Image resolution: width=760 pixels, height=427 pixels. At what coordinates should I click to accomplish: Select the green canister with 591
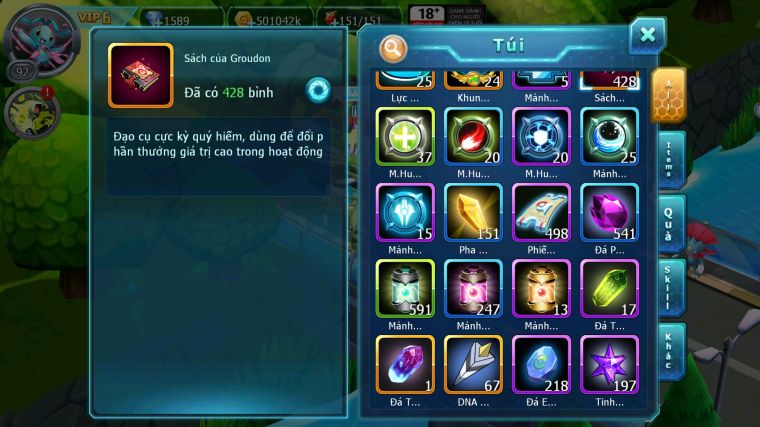(405, 288)
